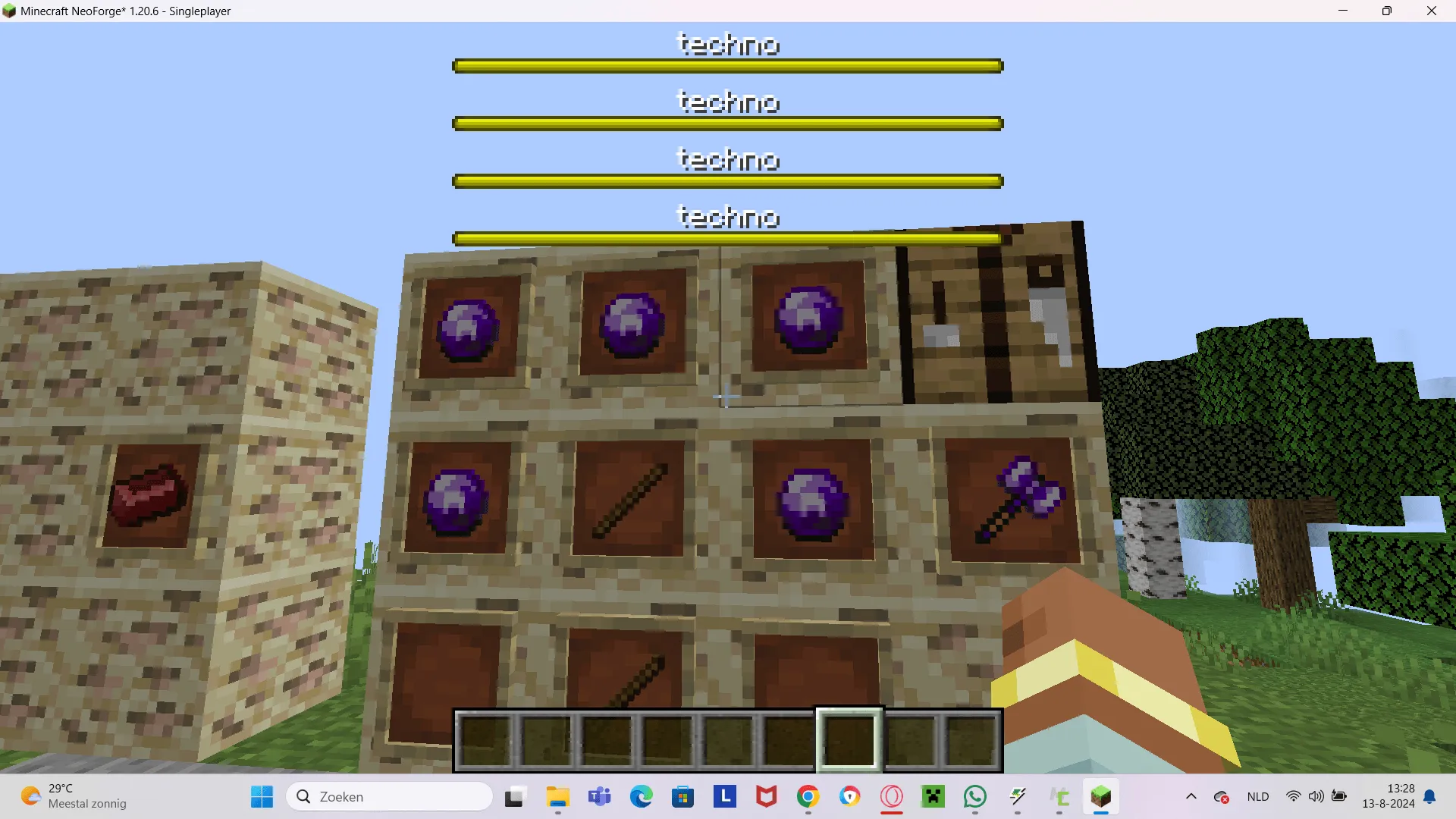Toggle Wi-Fi status from the system tray
The image size is (1456, 819).
[x=1294, y=796]
